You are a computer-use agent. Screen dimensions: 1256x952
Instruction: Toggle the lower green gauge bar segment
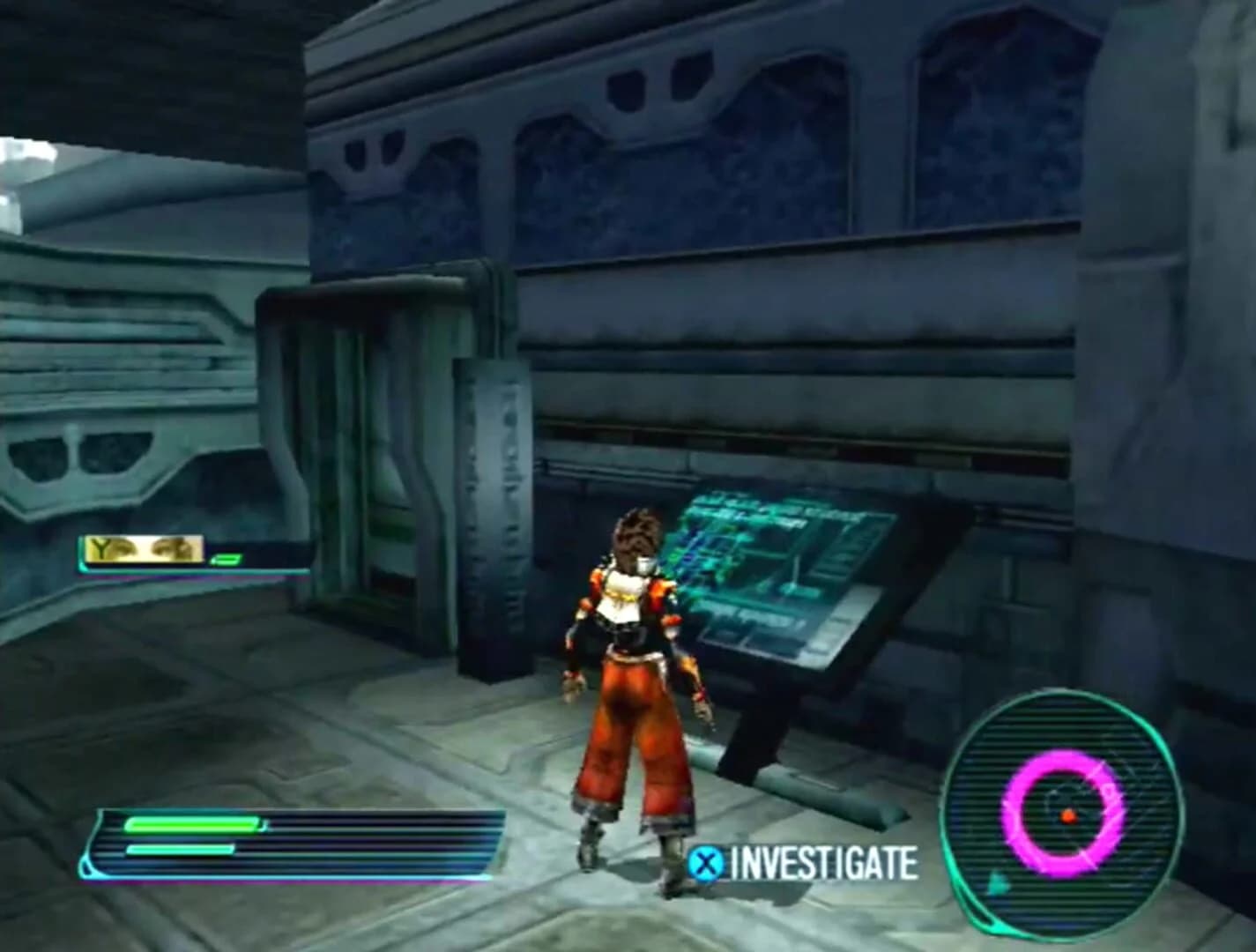(x=181, y=851)
